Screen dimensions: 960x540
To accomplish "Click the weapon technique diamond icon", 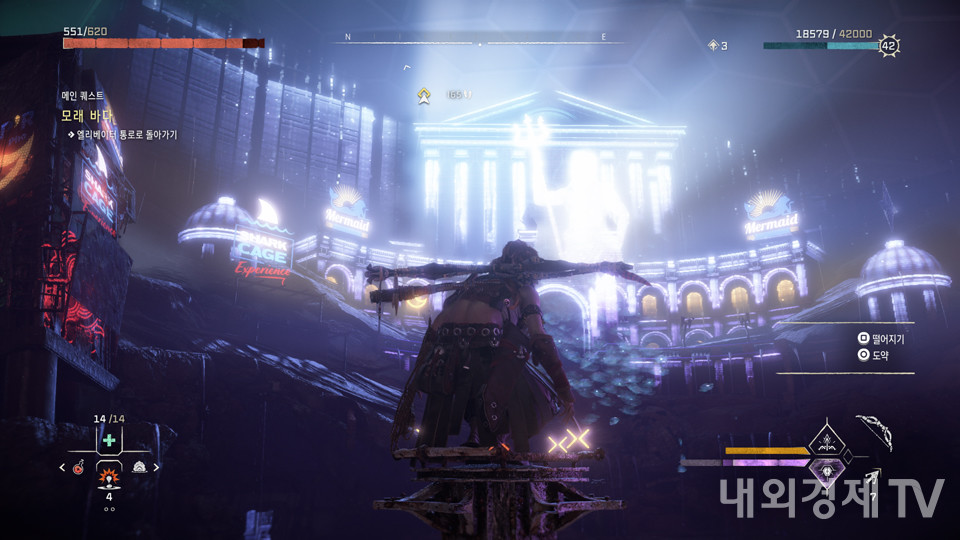I will tap(828, 440).
